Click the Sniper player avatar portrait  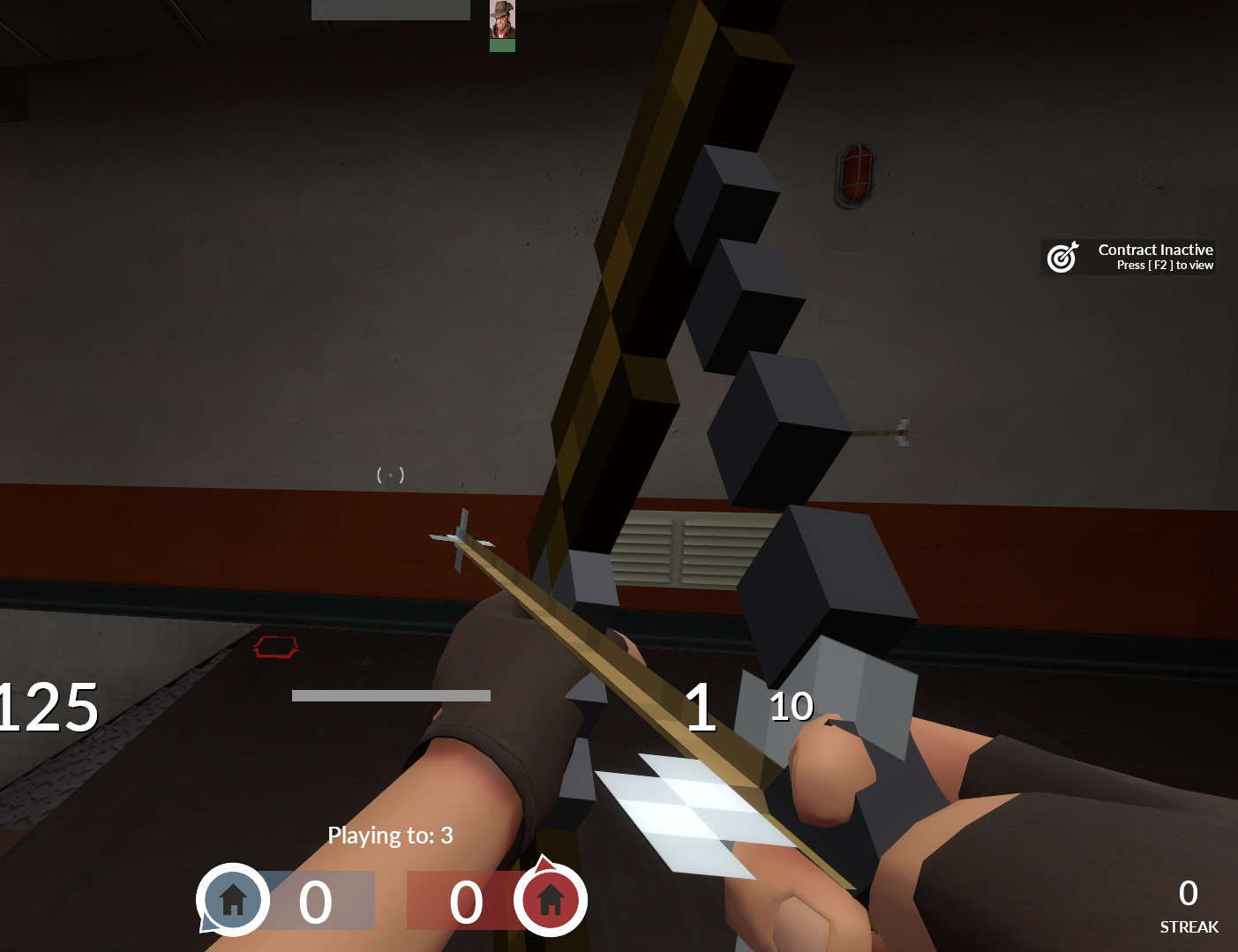tap(502, 20)
